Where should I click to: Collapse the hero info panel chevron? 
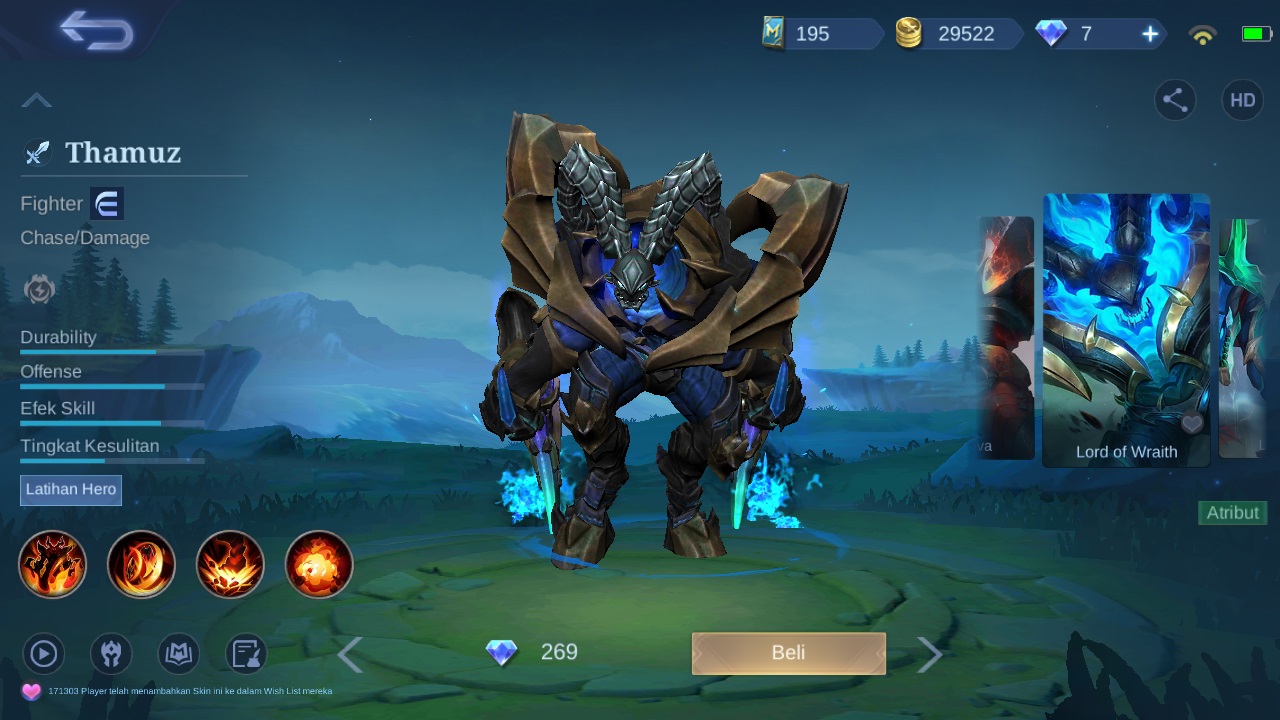[37, 99]
